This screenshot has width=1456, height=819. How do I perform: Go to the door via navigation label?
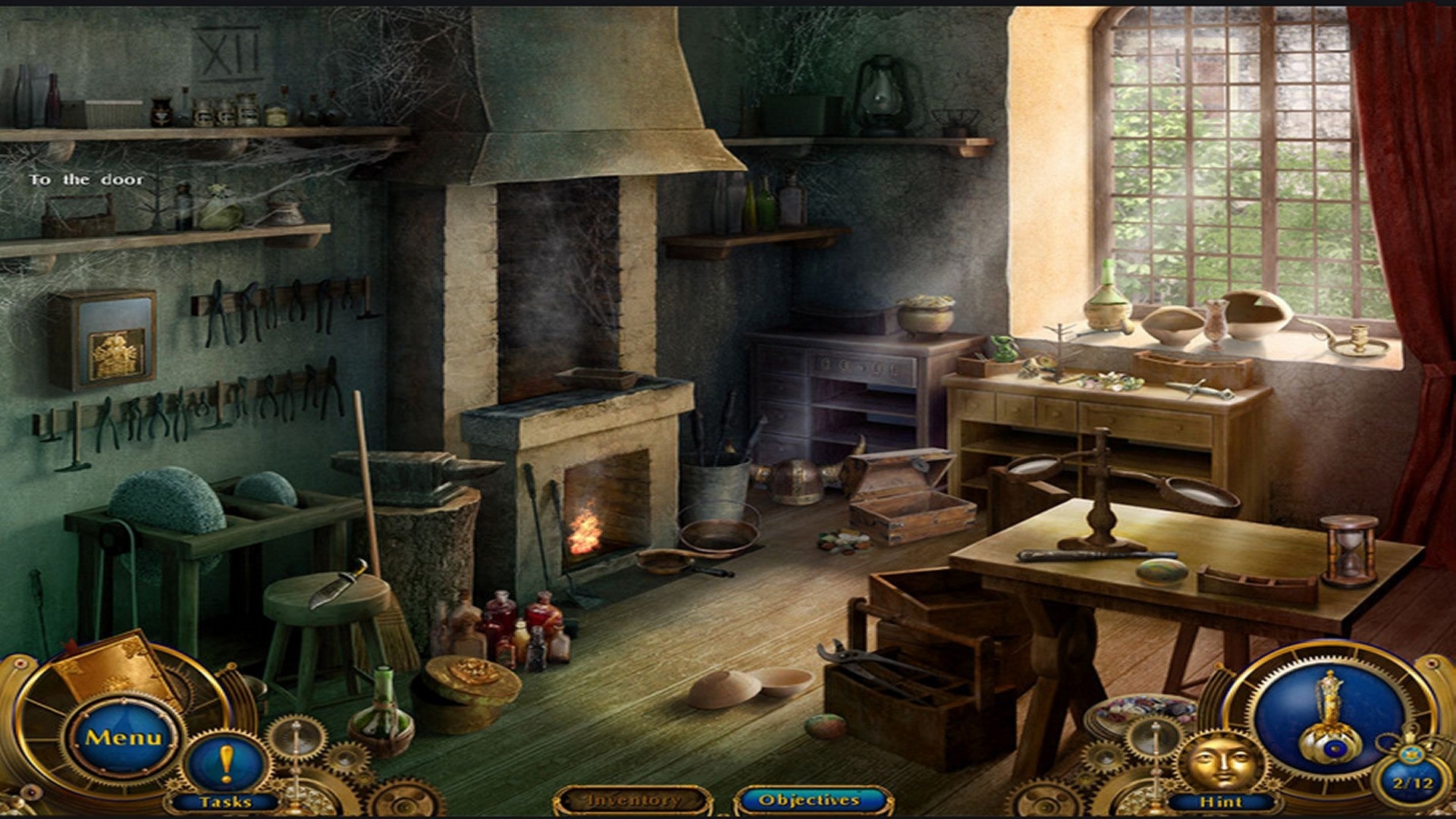point(86,180)
